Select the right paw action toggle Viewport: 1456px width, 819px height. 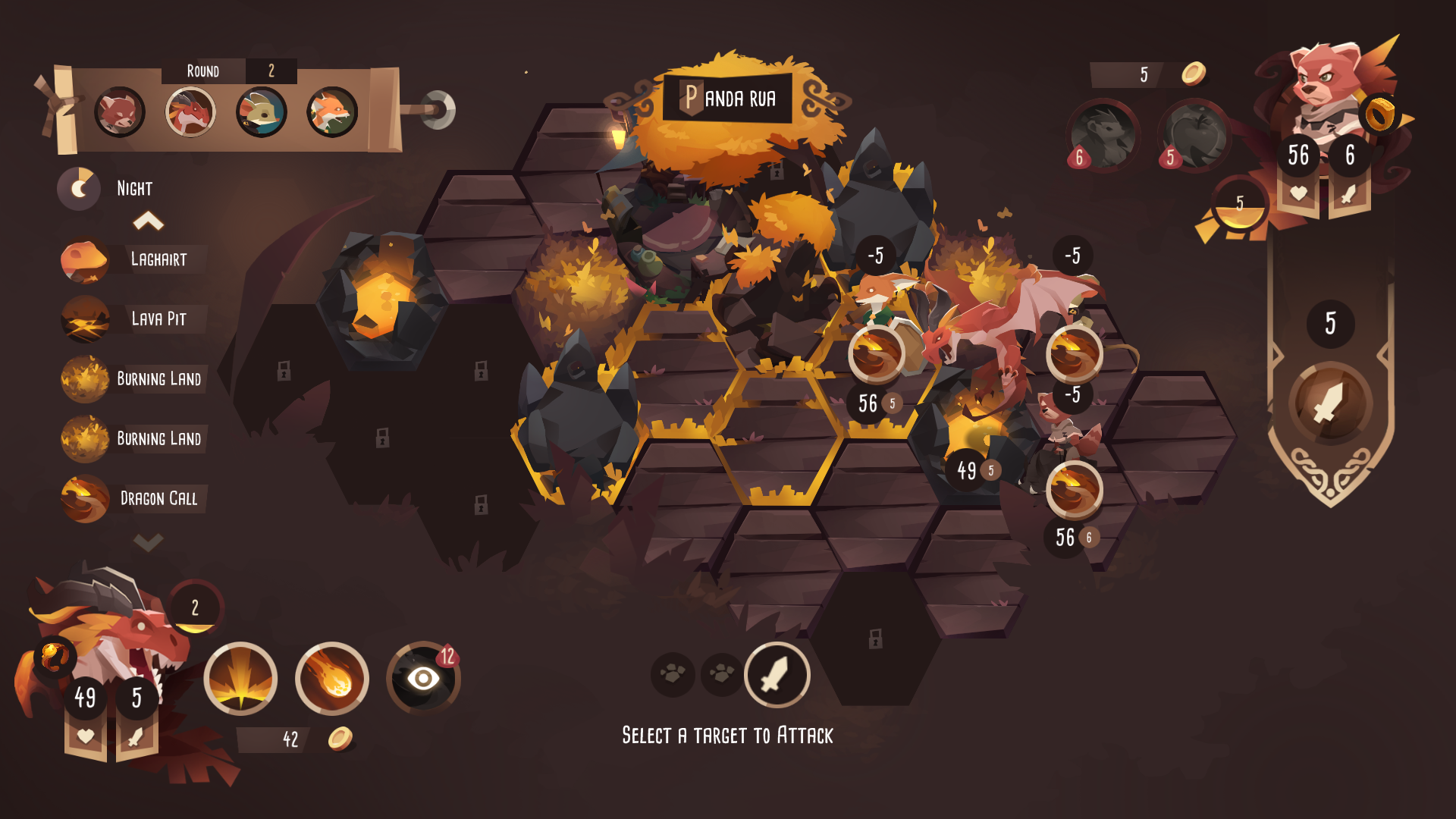click(721, 675)
